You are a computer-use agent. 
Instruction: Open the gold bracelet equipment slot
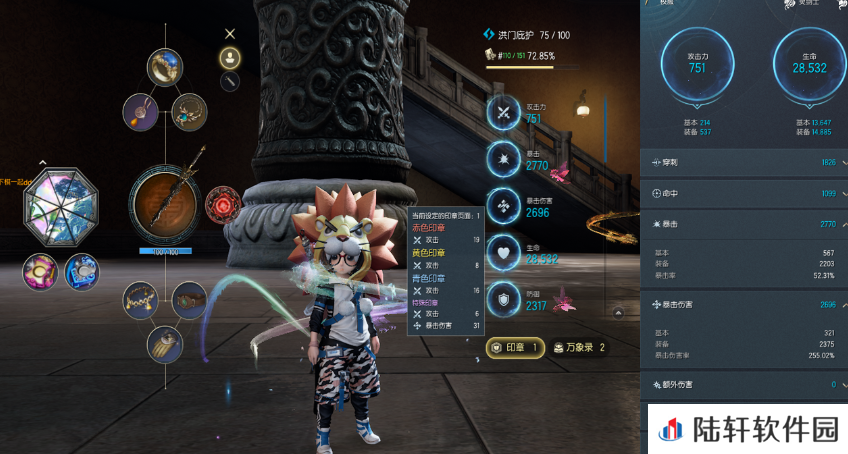pyautogui.click(x=141, y=299)
